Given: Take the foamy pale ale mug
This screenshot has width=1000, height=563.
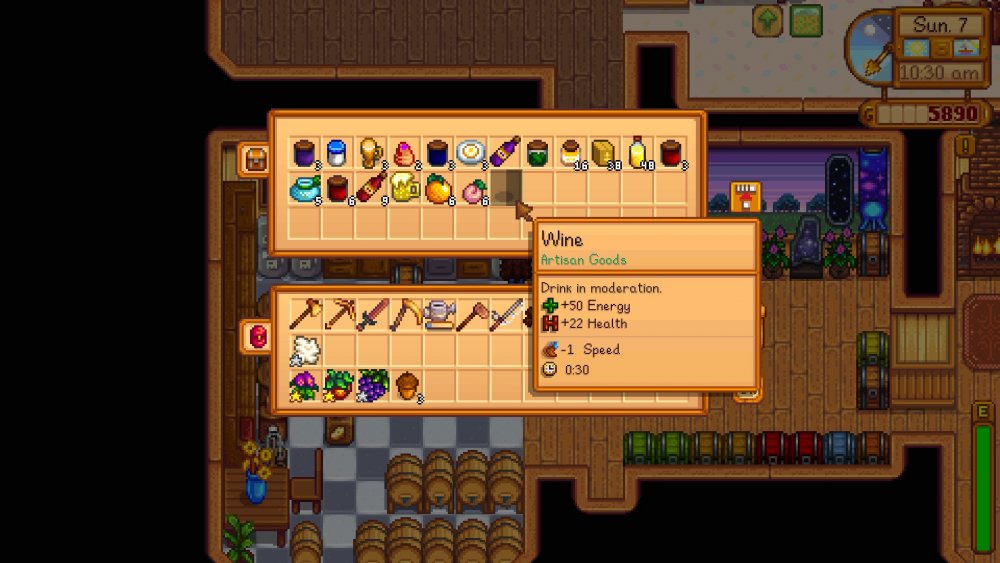Looking at the screenshot, I should pos(404,186).
